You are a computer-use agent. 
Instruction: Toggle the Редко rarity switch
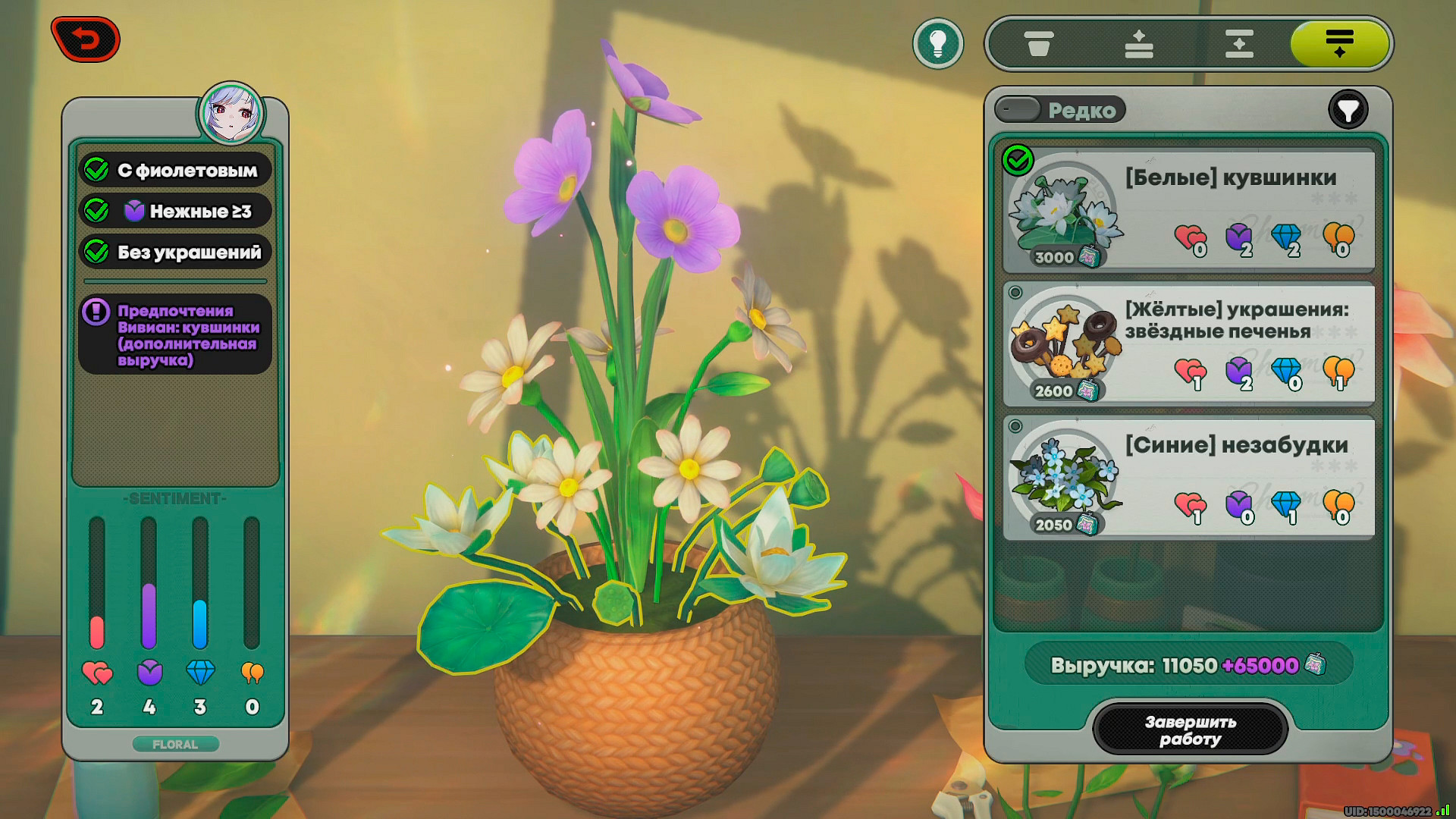pyautogui.click(x=1018, y=110)
